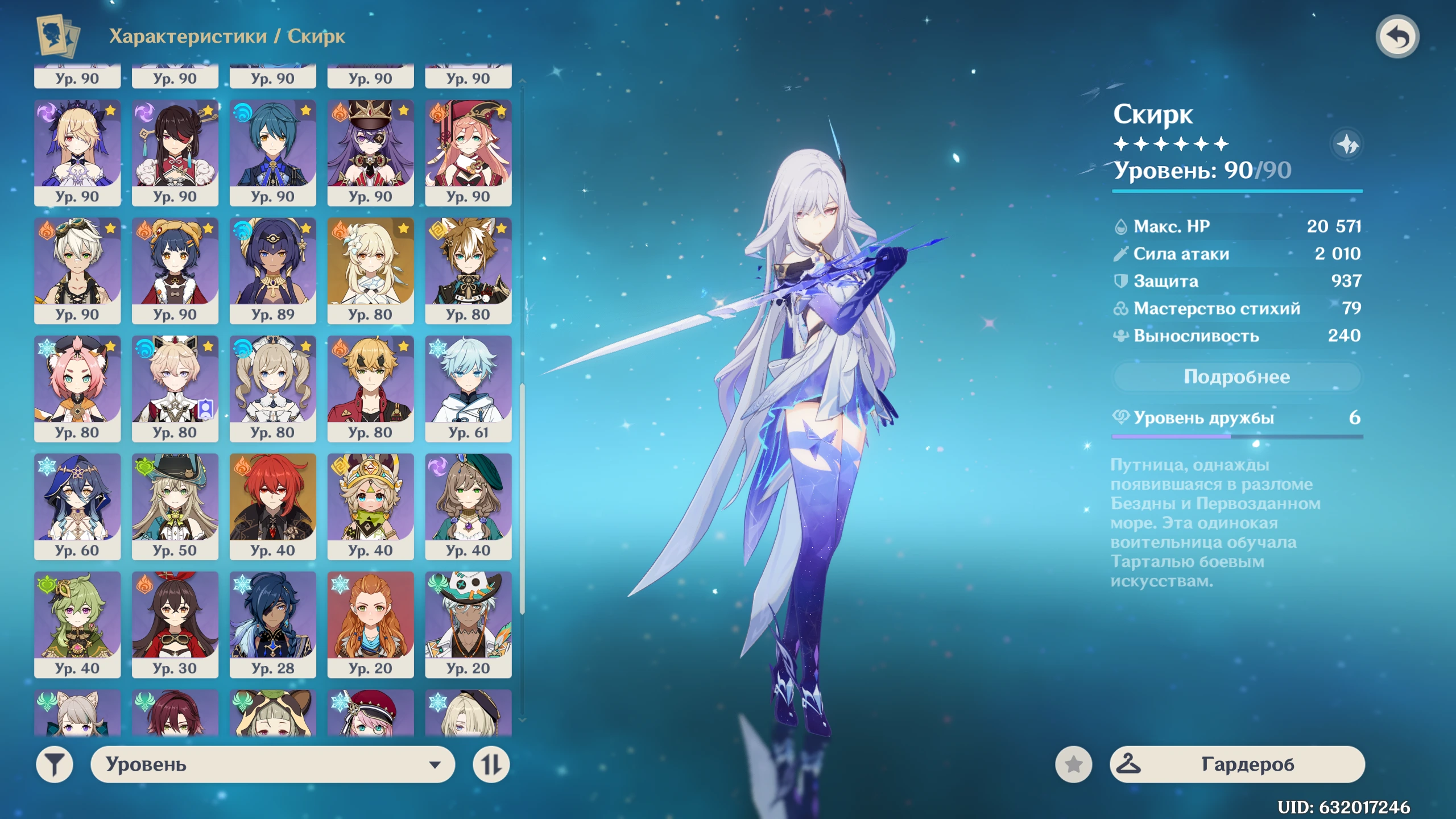Select Yanfei's portrait
The width and height of the screenshot is (1456, 819).
tap(468, 151)
